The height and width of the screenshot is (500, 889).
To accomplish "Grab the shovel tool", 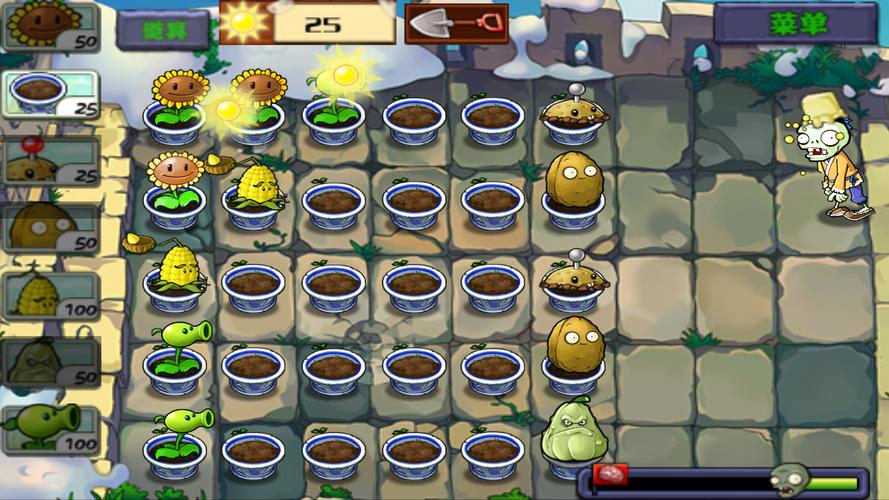I will [456, 22].
